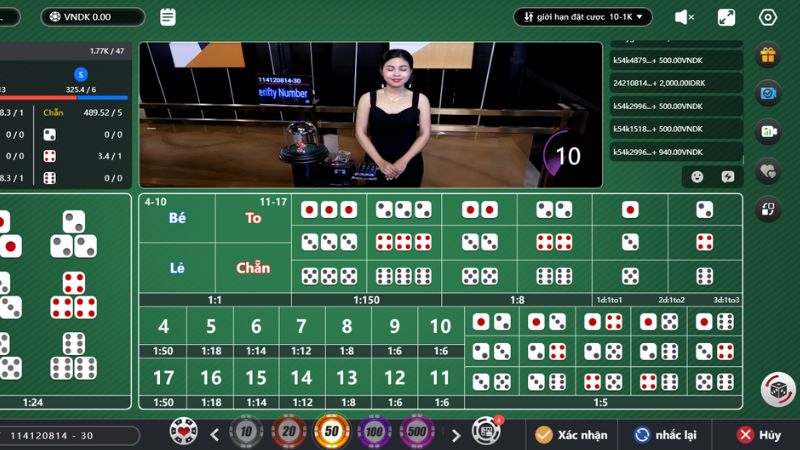Open the settings gear icon
The image size is (800, 450).
pyautogui.click(x=768, y=17)
